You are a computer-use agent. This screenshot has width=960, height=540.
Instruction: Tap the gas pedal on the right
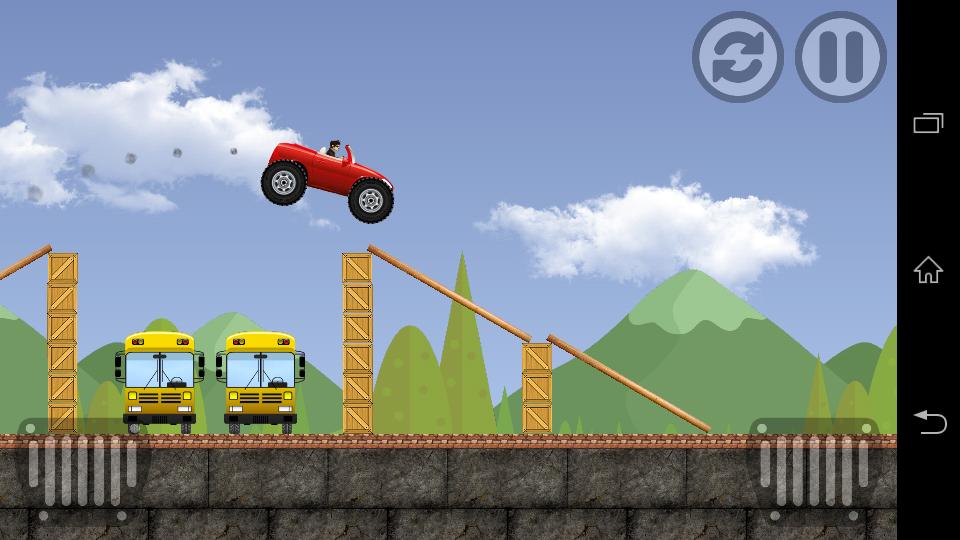pyautogui.click(x=813, y=470)
